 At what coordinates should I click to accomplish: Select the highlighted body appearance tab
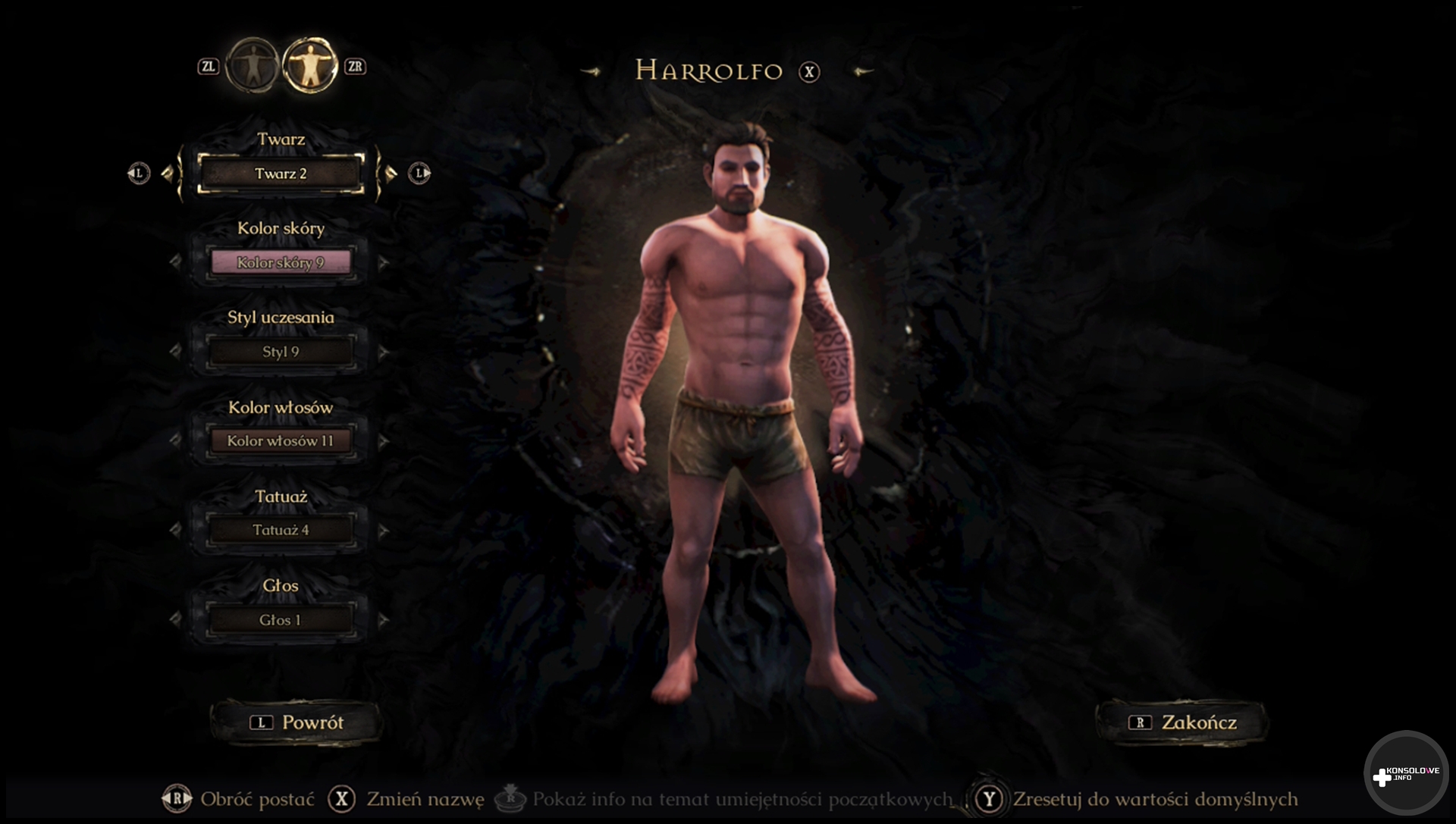(310, 66)
